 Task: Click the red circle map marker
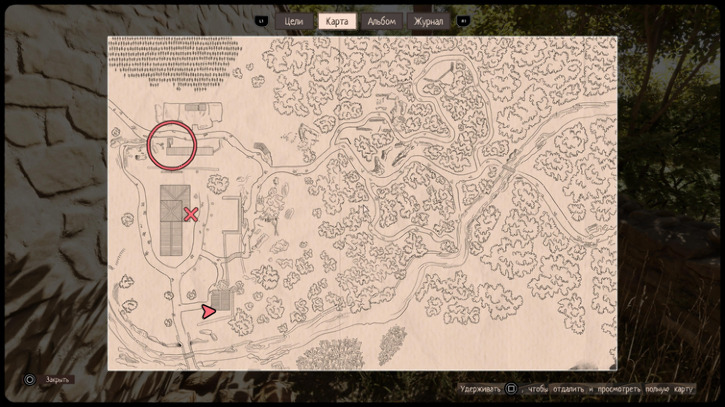[172, 145]
